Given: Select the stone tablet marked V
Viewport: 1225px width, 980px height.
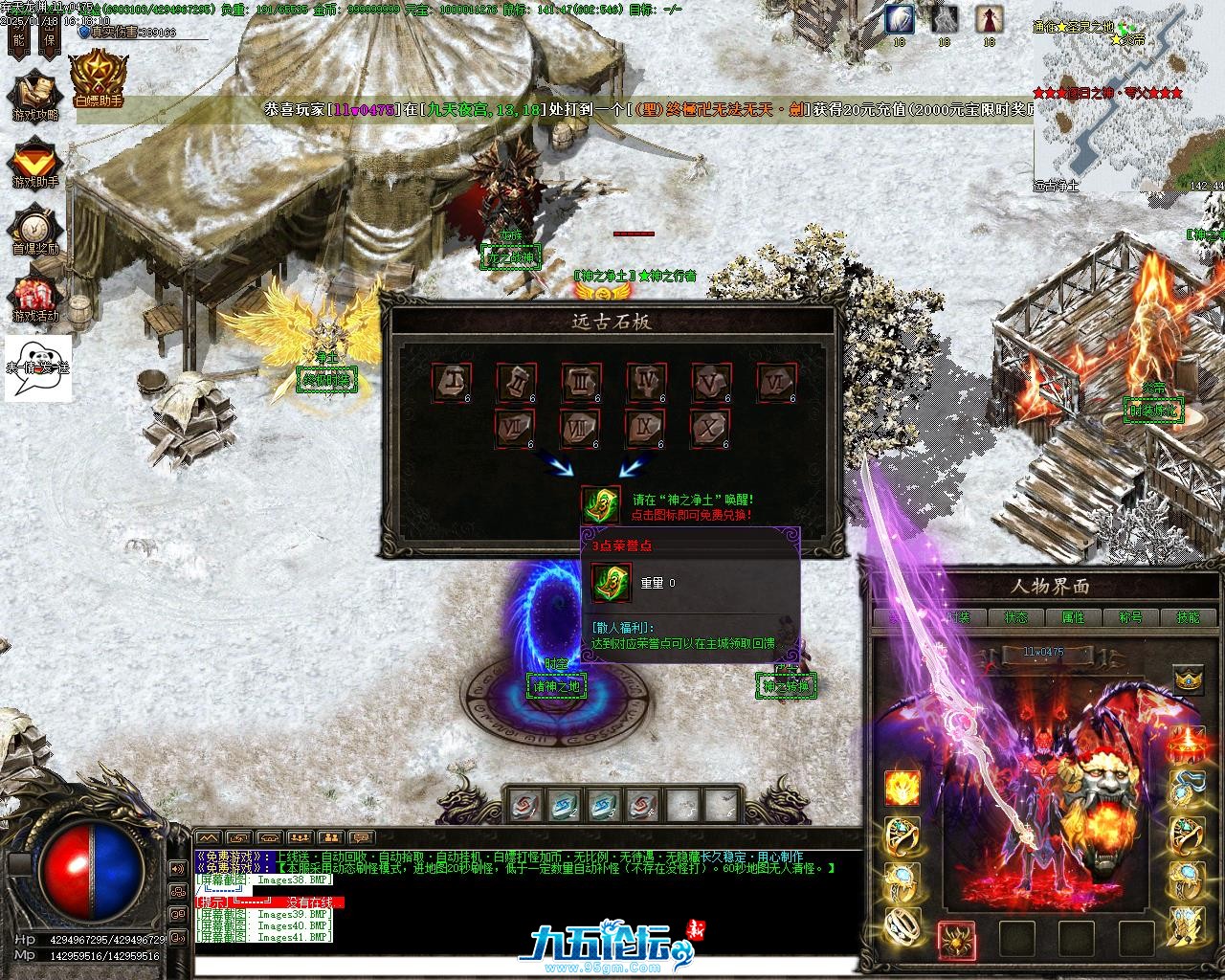Looking at the screenshot, I should point(711,382).
